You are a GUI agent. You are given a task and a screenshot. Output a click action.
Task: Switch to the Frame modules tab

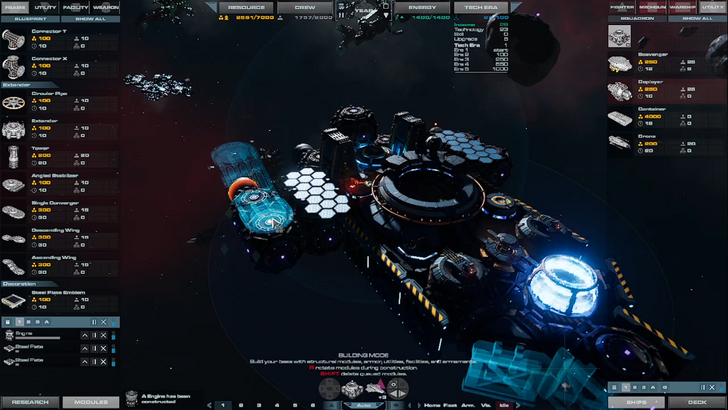(x=15, y=7)
